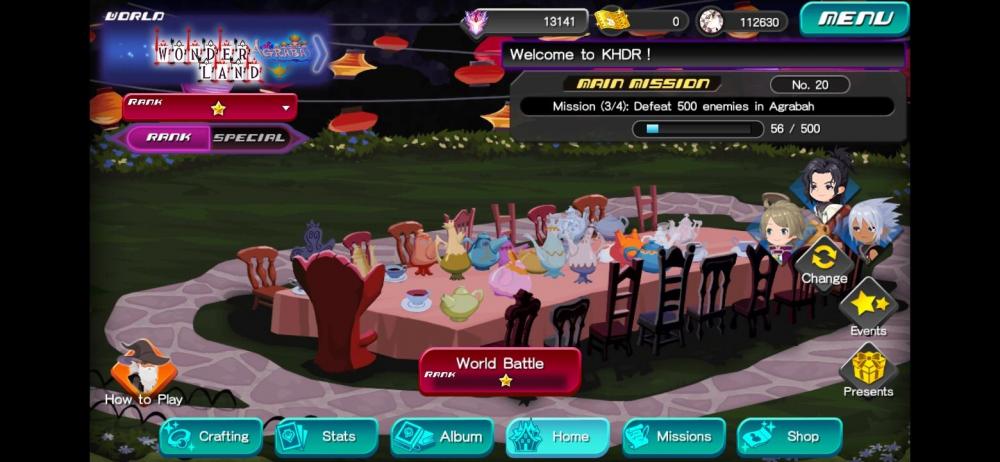Open the Crafting screen

pos(211,437)
